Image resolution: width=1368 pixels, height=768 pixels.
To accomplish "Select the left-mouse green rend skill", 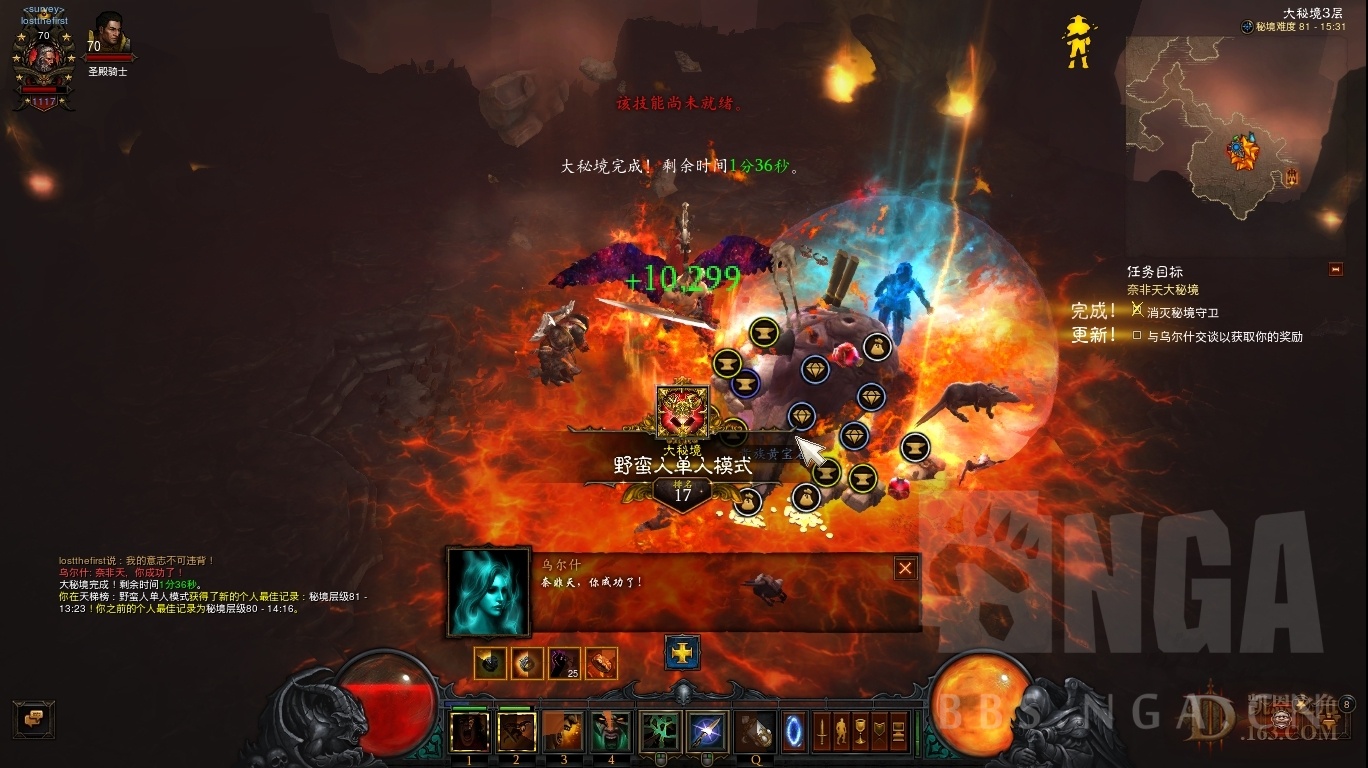I will tap(660, 731).
